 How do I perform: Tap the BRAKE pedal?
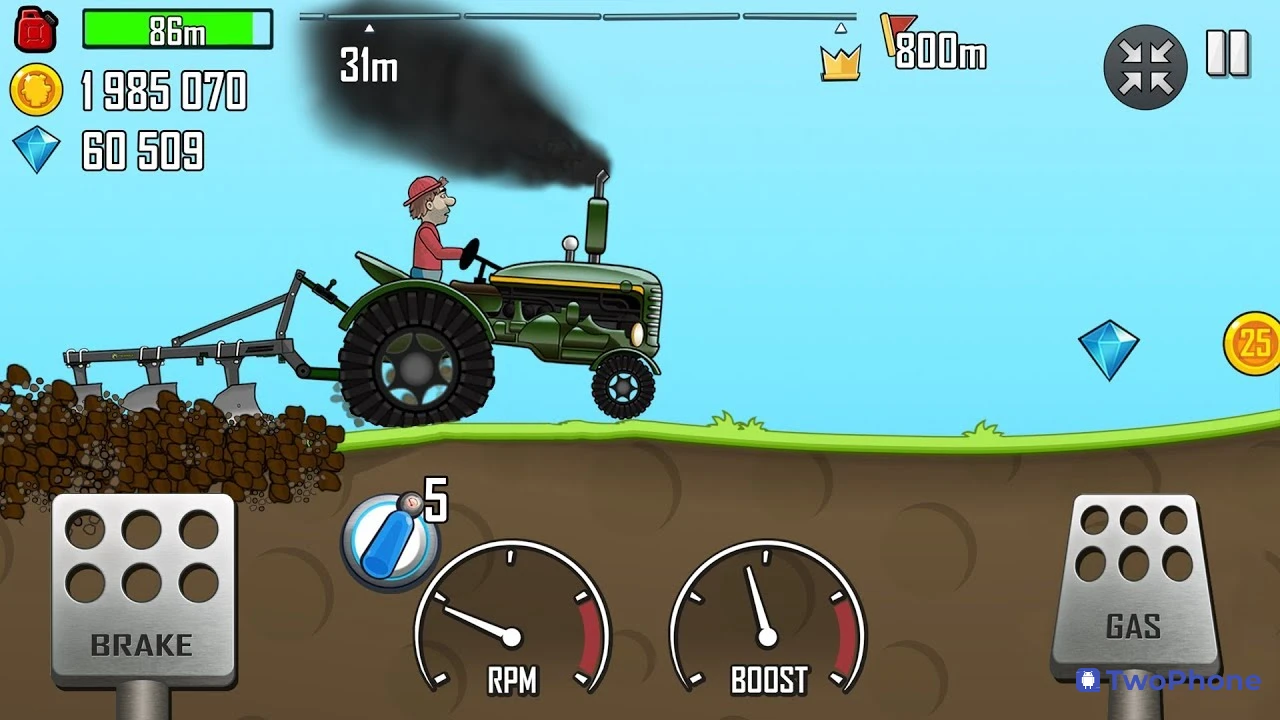pos(143,588)
